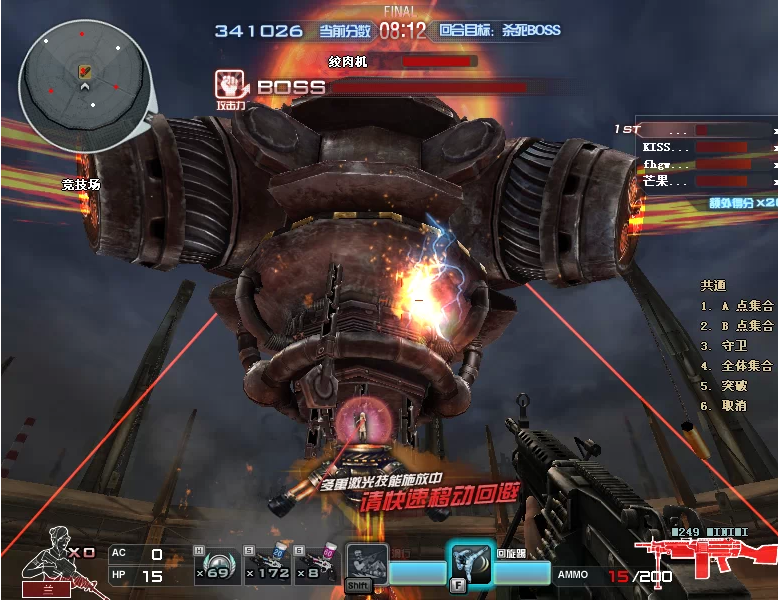Activate the 回旋踢 kick skill icon

pyautogui.click(x=472, y=565)
